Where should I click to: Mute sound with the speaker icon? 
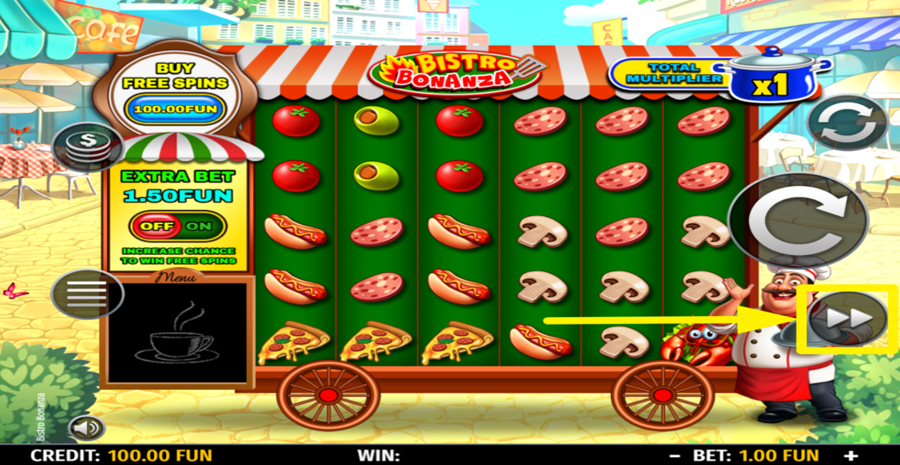(87, 428)
